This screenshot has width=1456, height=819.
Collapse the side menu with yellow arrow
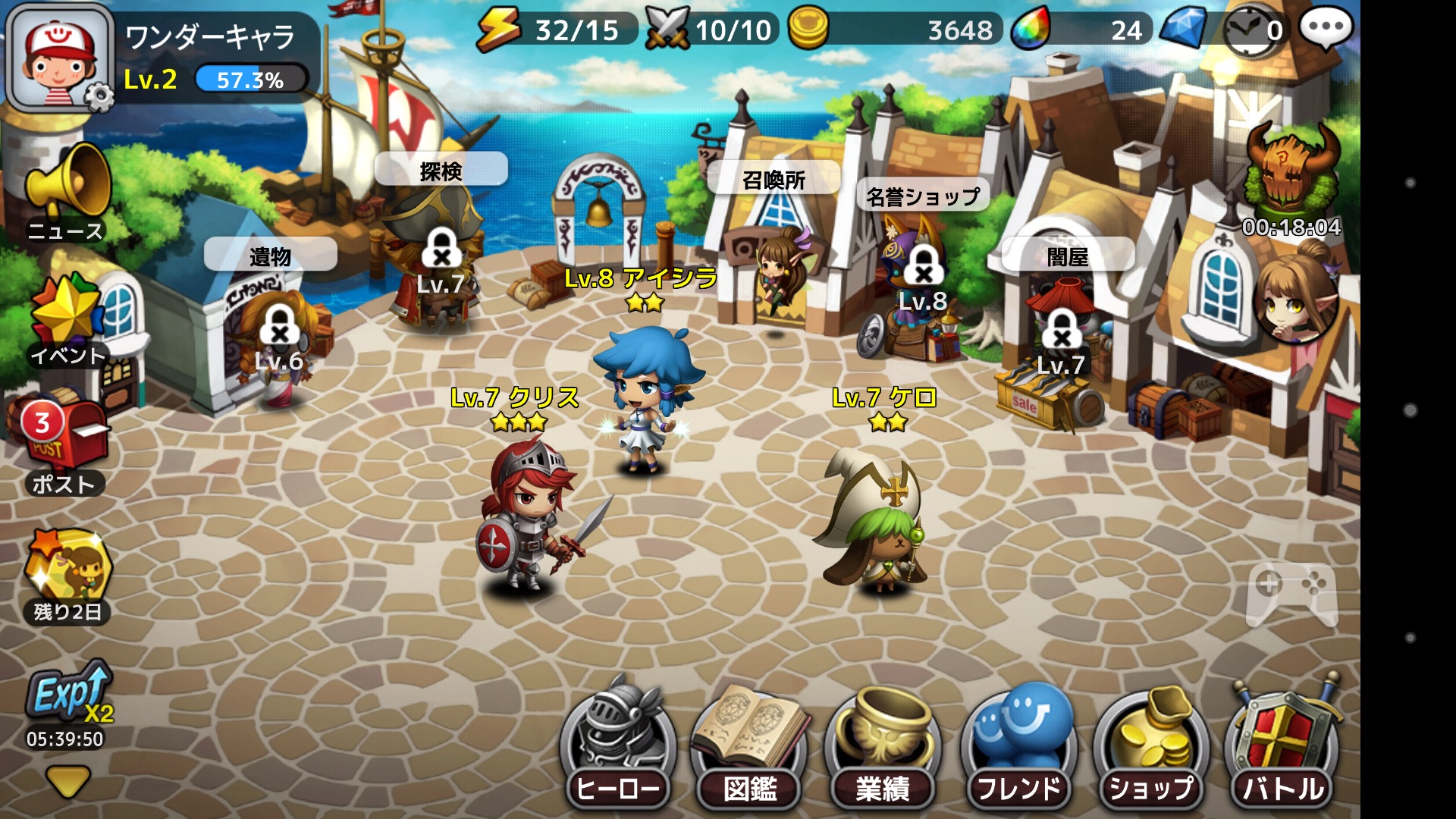click(67, 781)
